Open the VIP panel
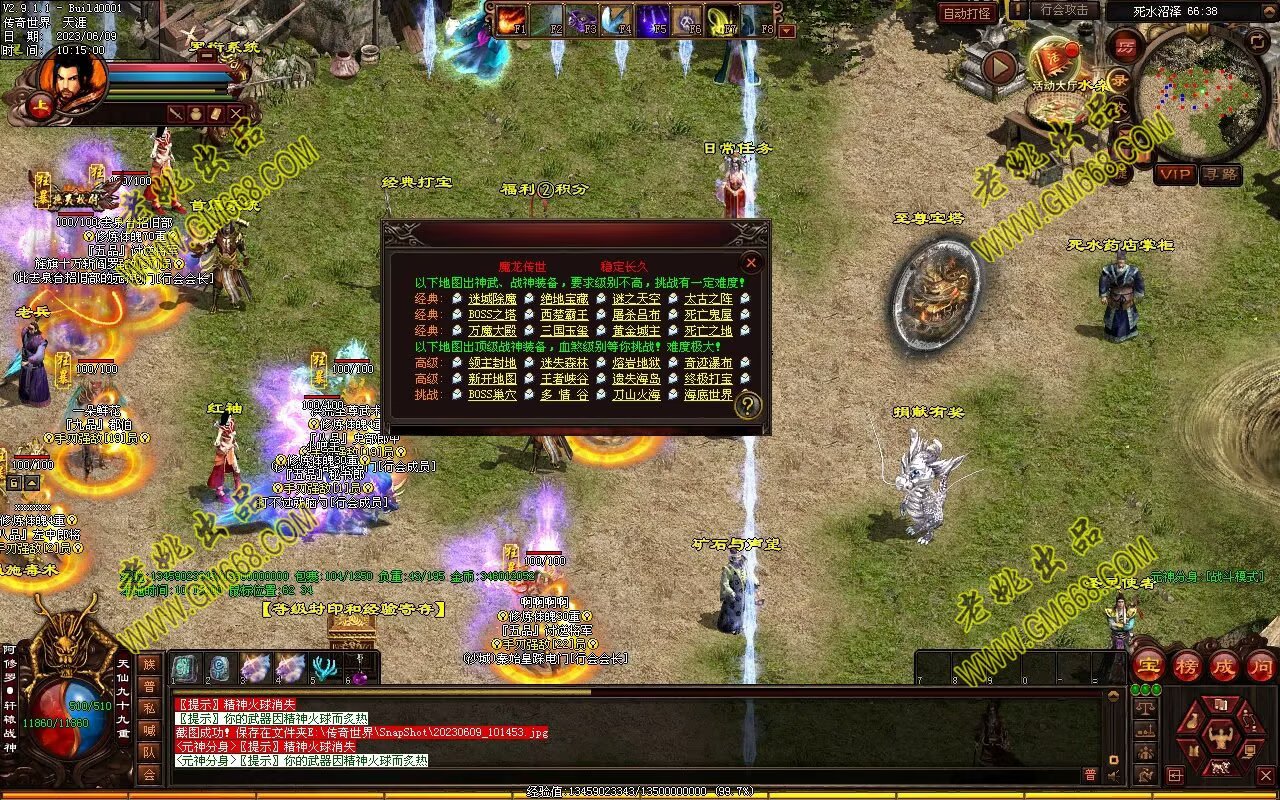1280x800 pixels. click(1175, 174)
